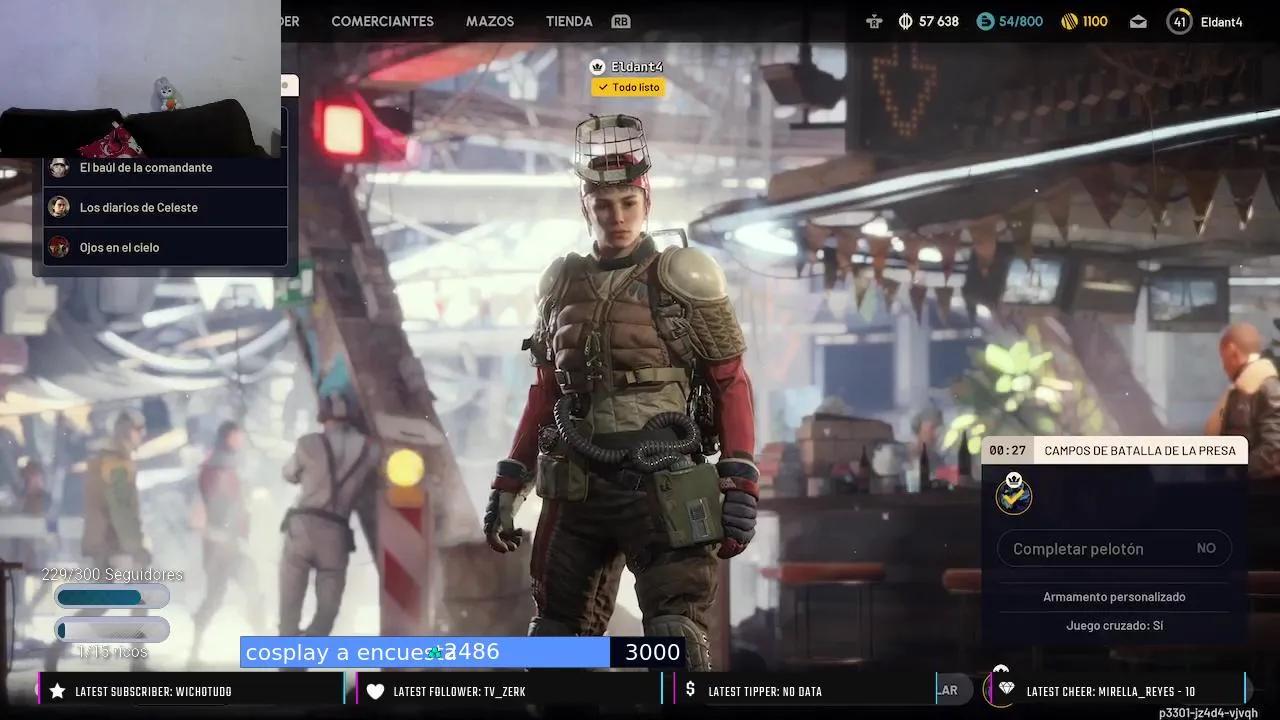Open the TIENDA section
The image size is (1280, 720).
click(x=568, y=20)
